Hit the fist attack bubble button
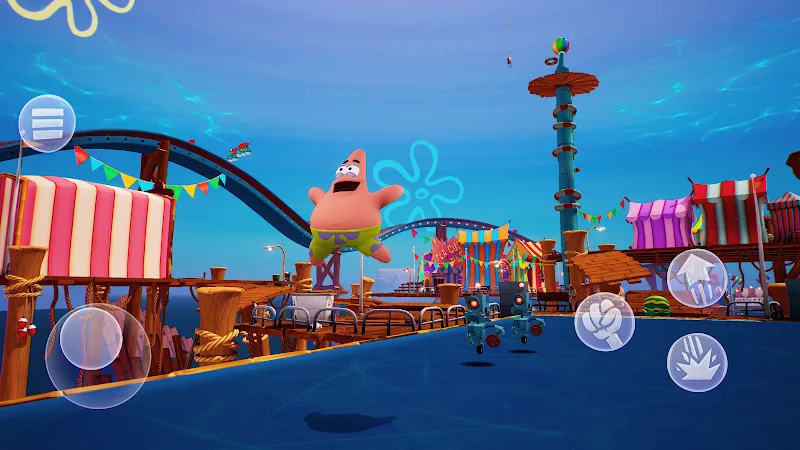This screenshot has height=450, width=800. (x=604, y=321)
